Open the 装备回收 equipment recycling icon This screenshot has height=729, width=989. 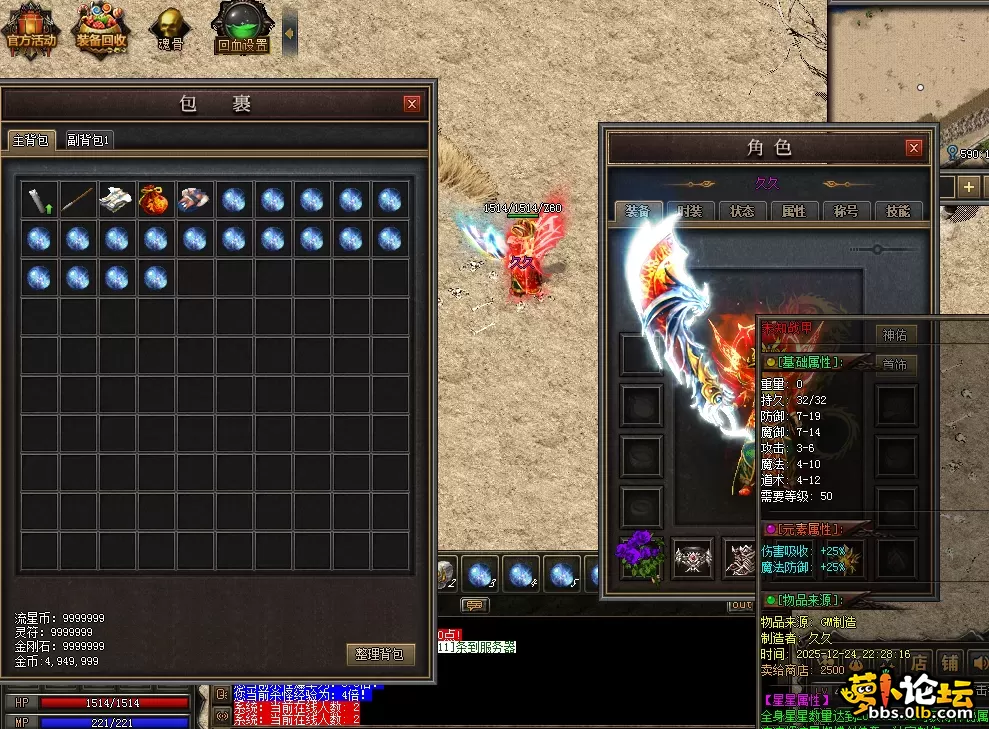coord(101,29)
